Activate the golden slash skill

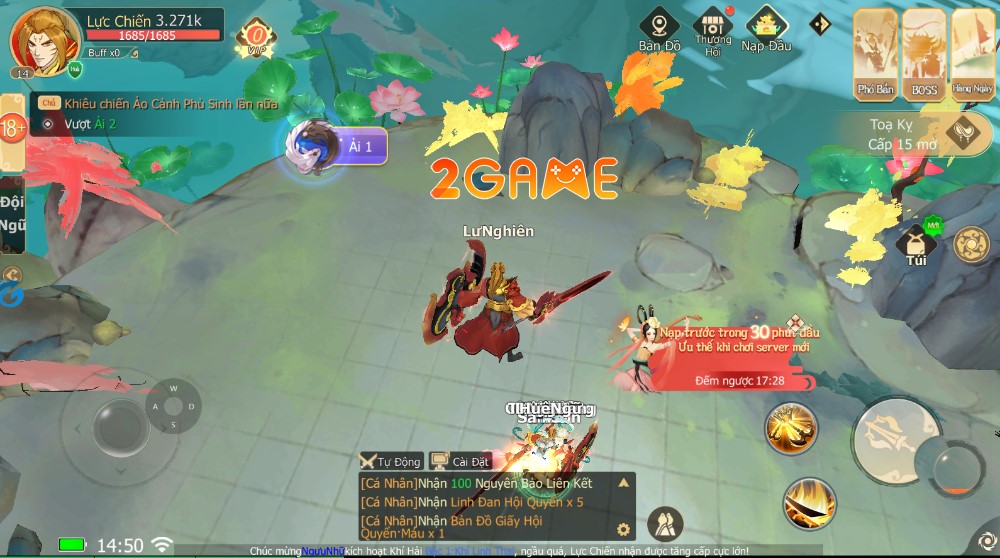coord(791,428)
